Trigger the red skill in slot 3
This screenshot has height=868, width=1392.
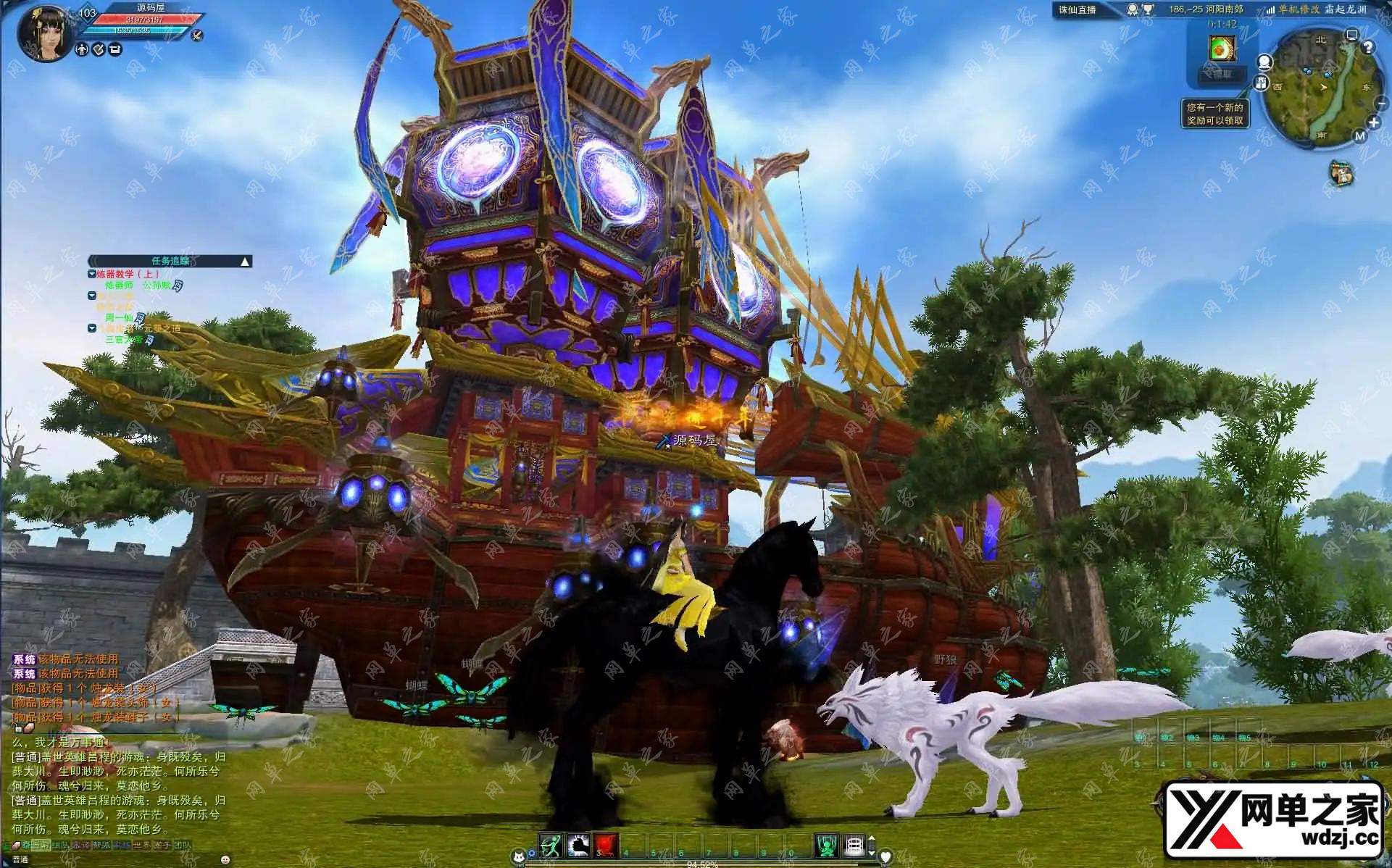606,845
